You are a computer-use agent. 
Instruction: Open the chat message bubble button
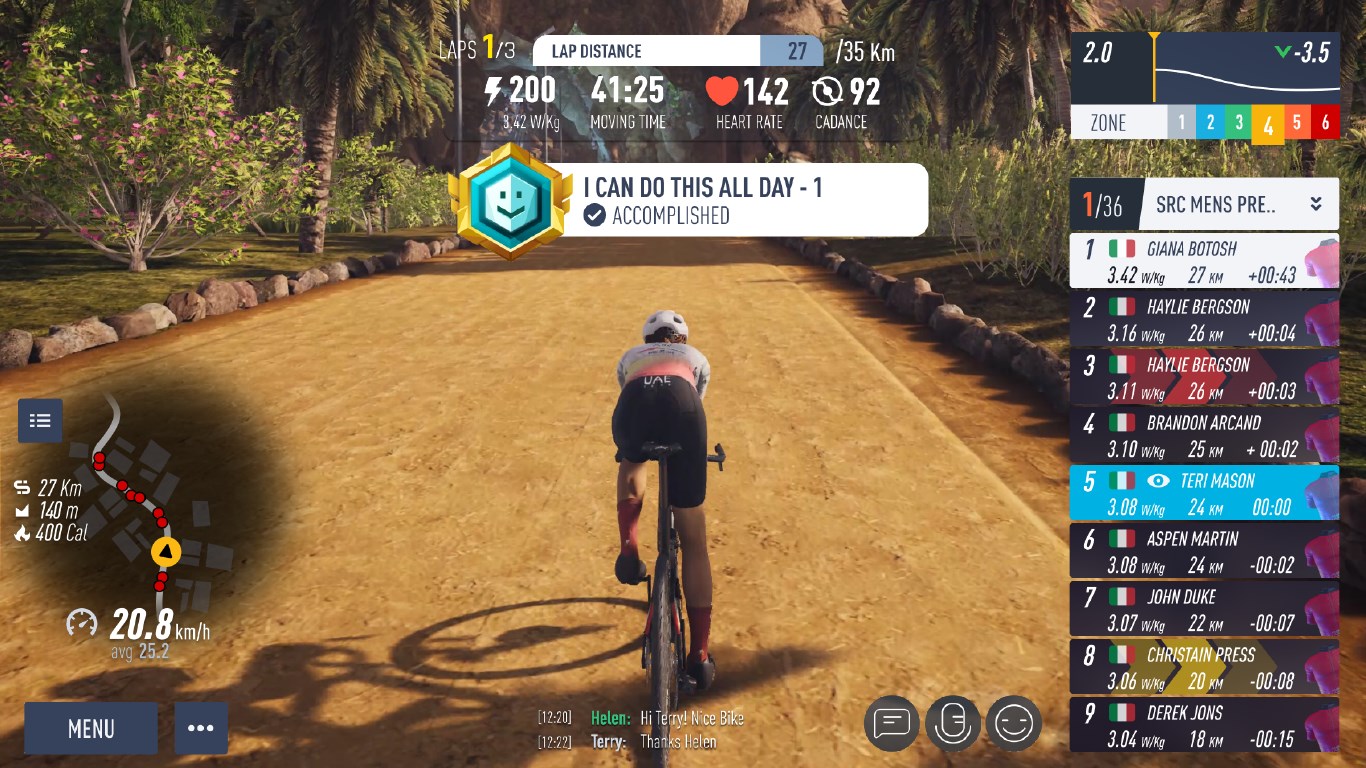891,722
